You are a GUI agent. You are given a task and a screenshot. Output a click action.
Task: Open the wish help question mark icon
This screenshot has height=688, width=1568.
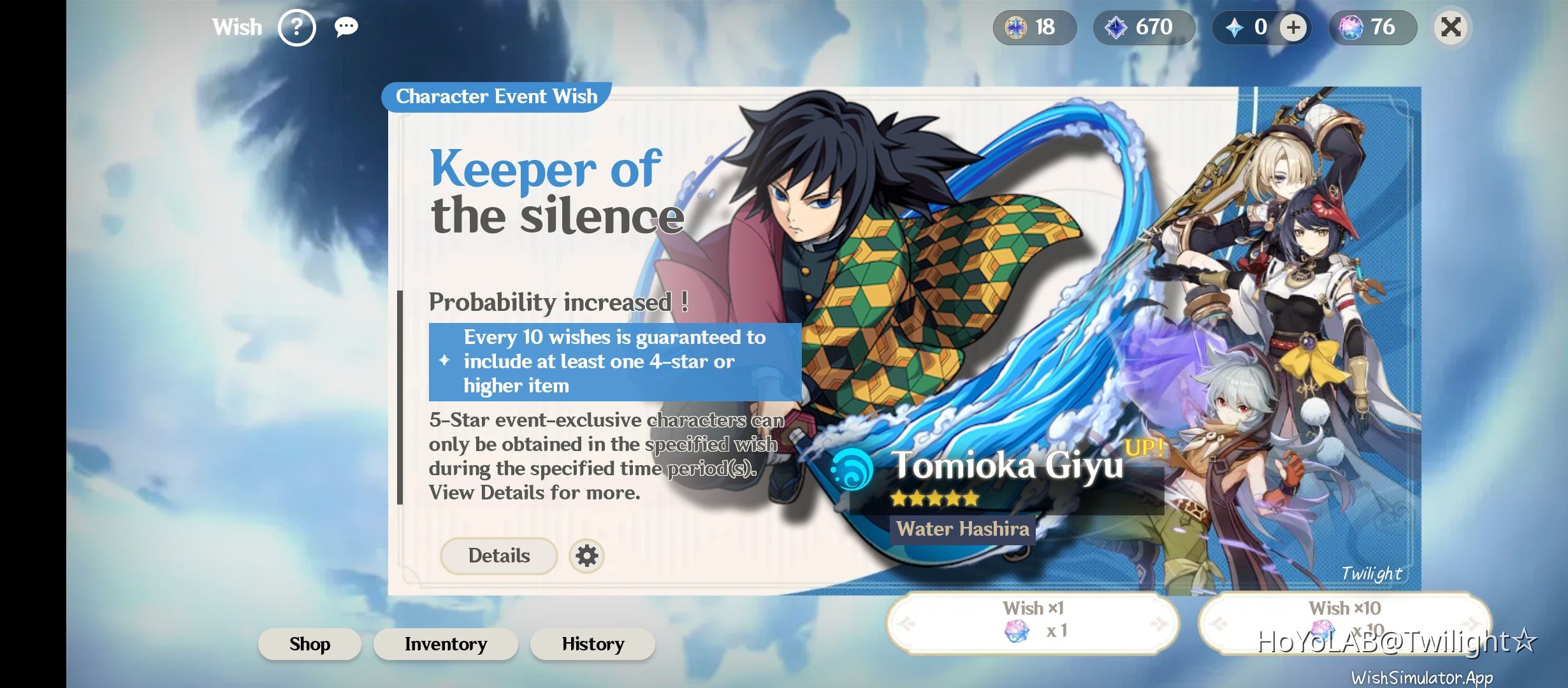coord(297,27)
